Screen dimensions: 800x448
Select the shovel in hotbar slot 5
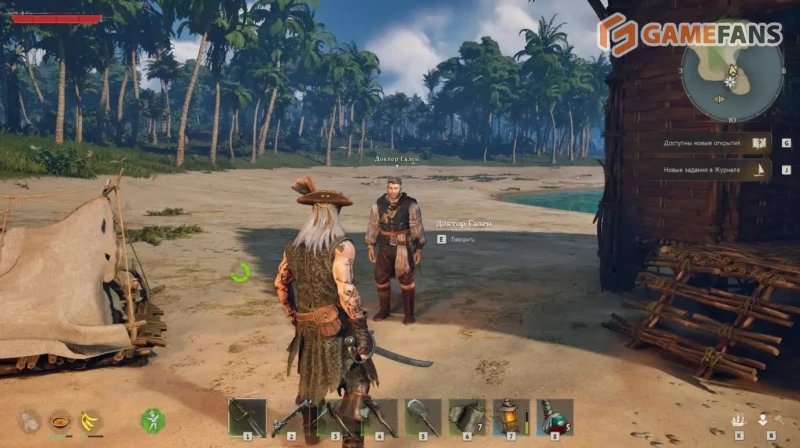coord(423,416)
